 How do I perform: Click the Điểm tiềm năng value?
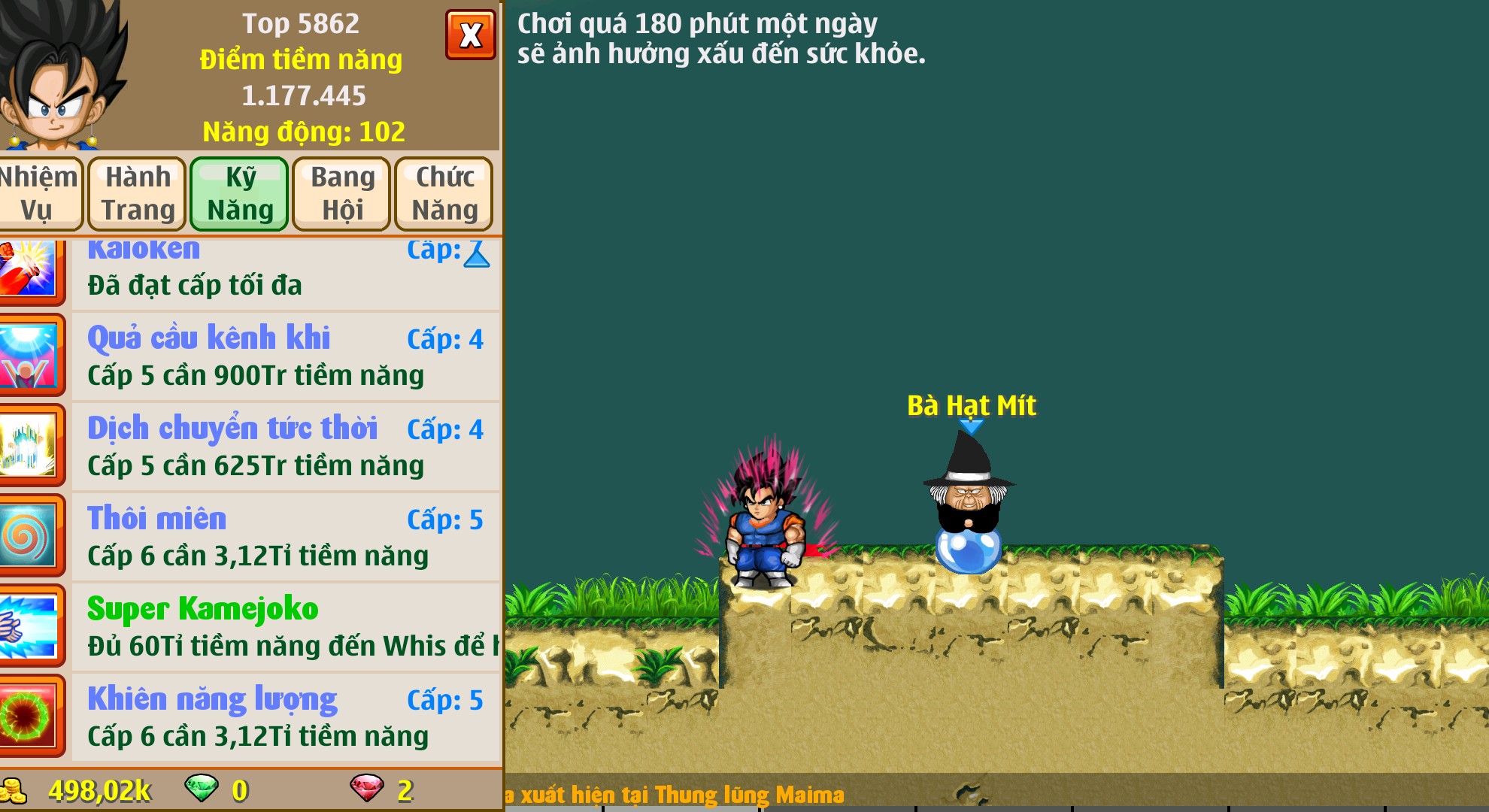[304, 95]
